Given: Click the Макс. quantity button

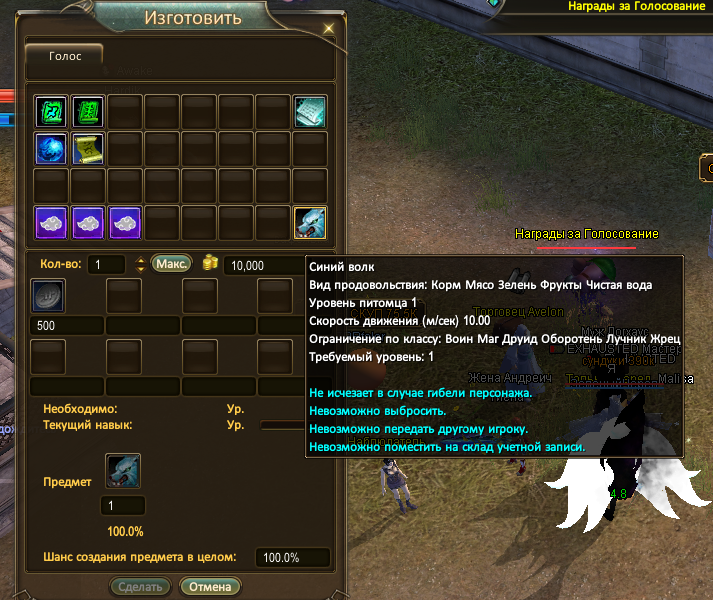Looking at the screenshot, I should tap(171, 264).
